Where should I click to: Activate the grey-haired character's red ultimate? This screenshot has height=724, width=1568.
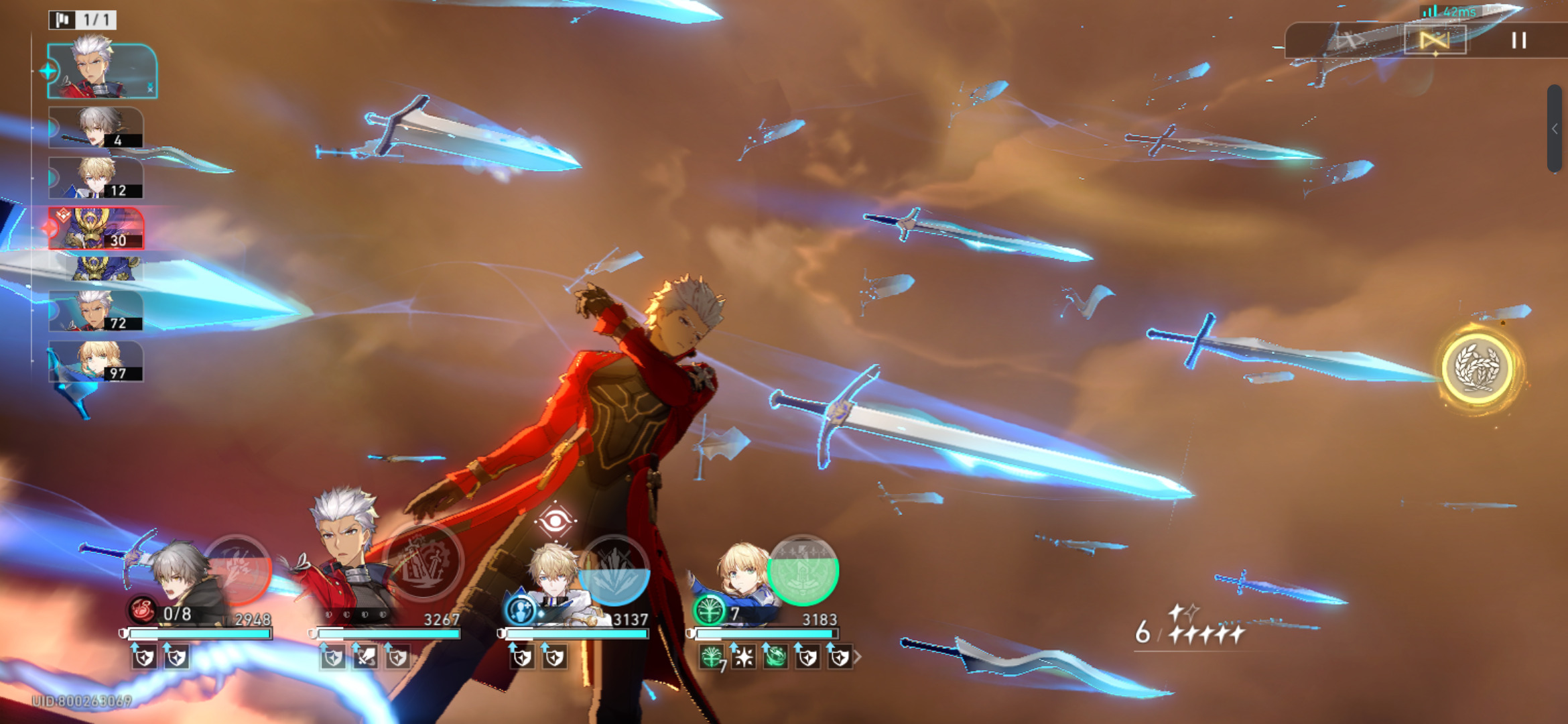click(x=238, y=570)
